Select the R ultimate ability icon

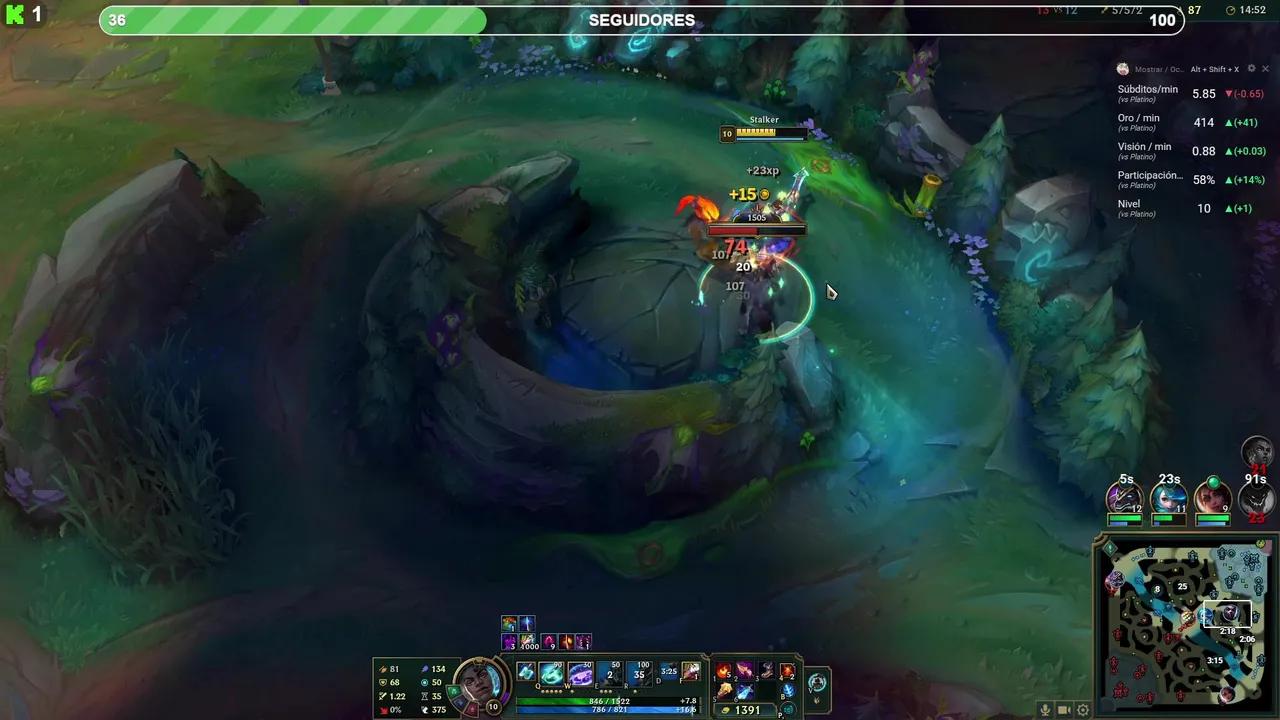click(x=638, y=672)
